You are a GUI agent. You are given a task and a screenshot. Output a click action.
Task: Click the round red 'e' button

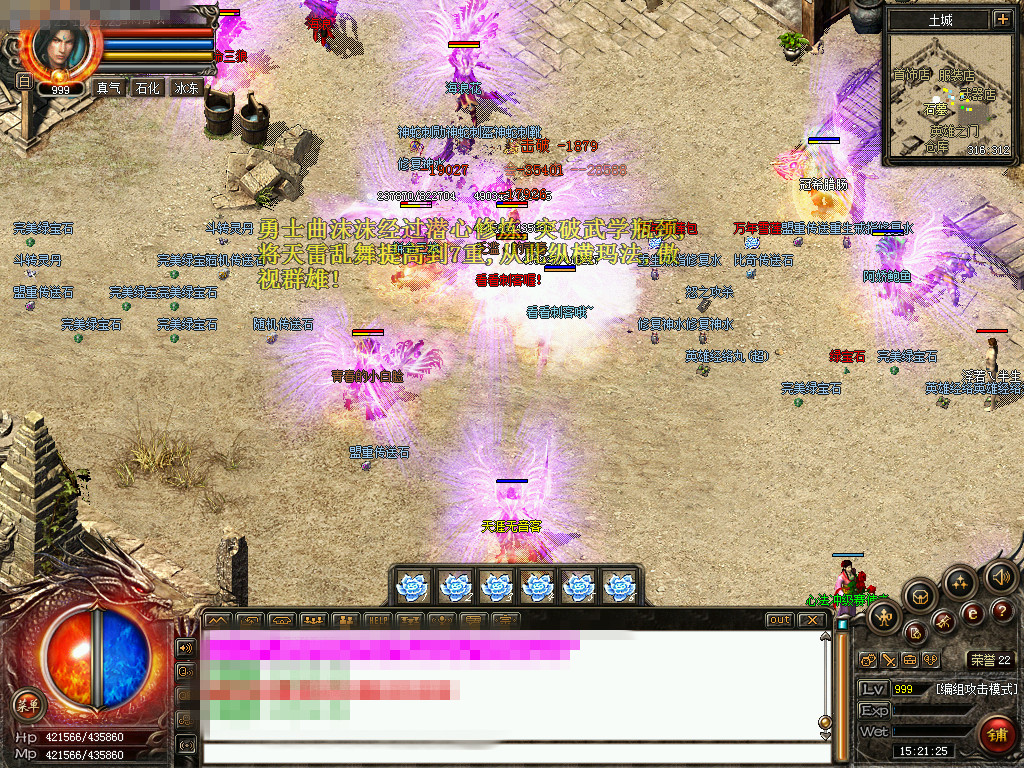972,613
